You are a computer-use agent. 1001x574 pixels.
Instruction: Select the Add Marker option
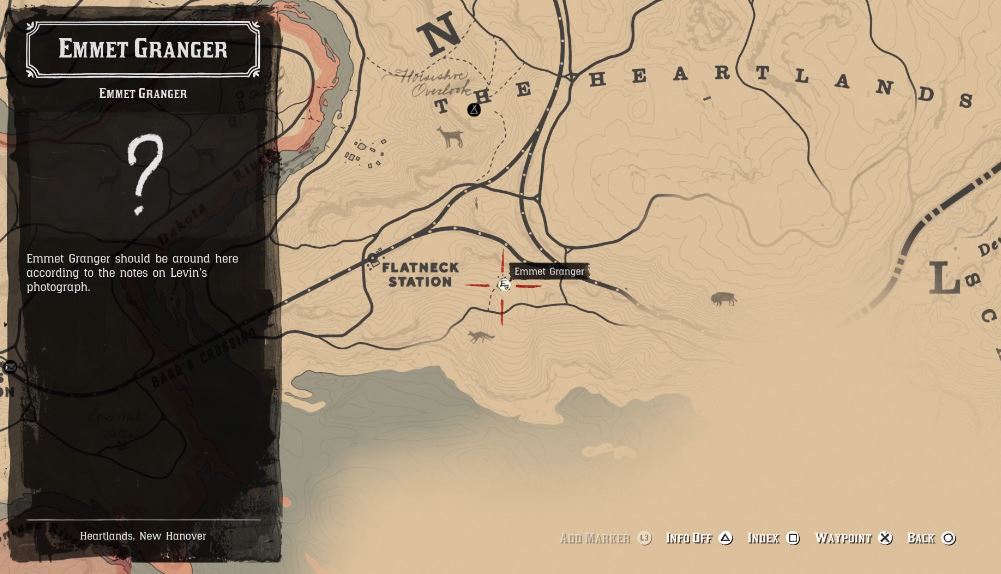pos(605,538)
